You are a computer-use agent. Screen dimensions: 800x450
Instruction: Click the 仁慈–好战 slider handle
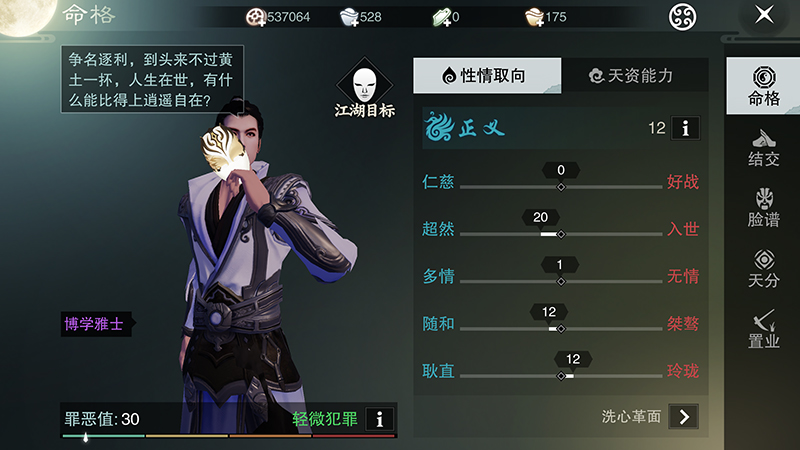(x=561, y=187)
